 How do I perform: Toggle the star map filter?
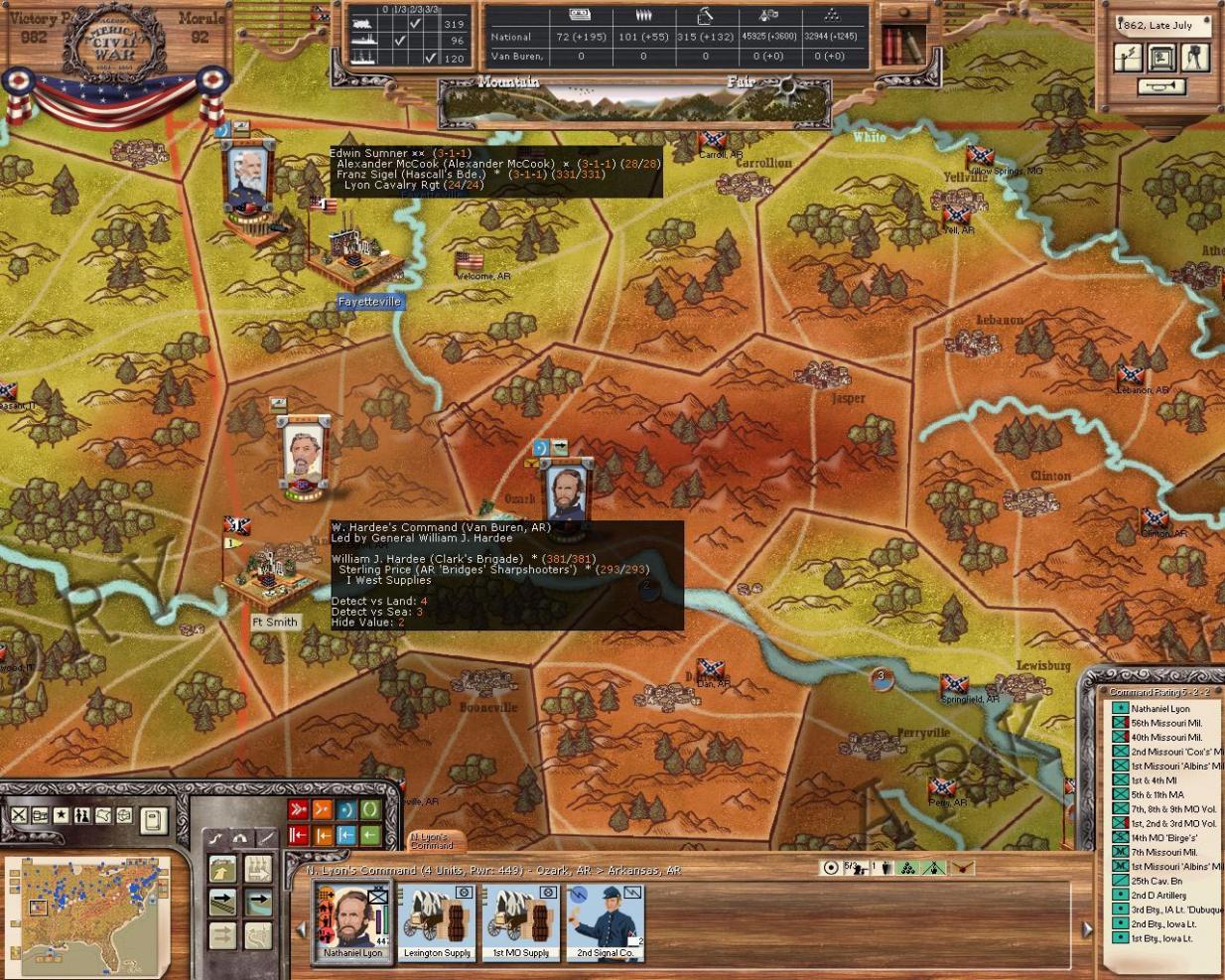[61, 815]
